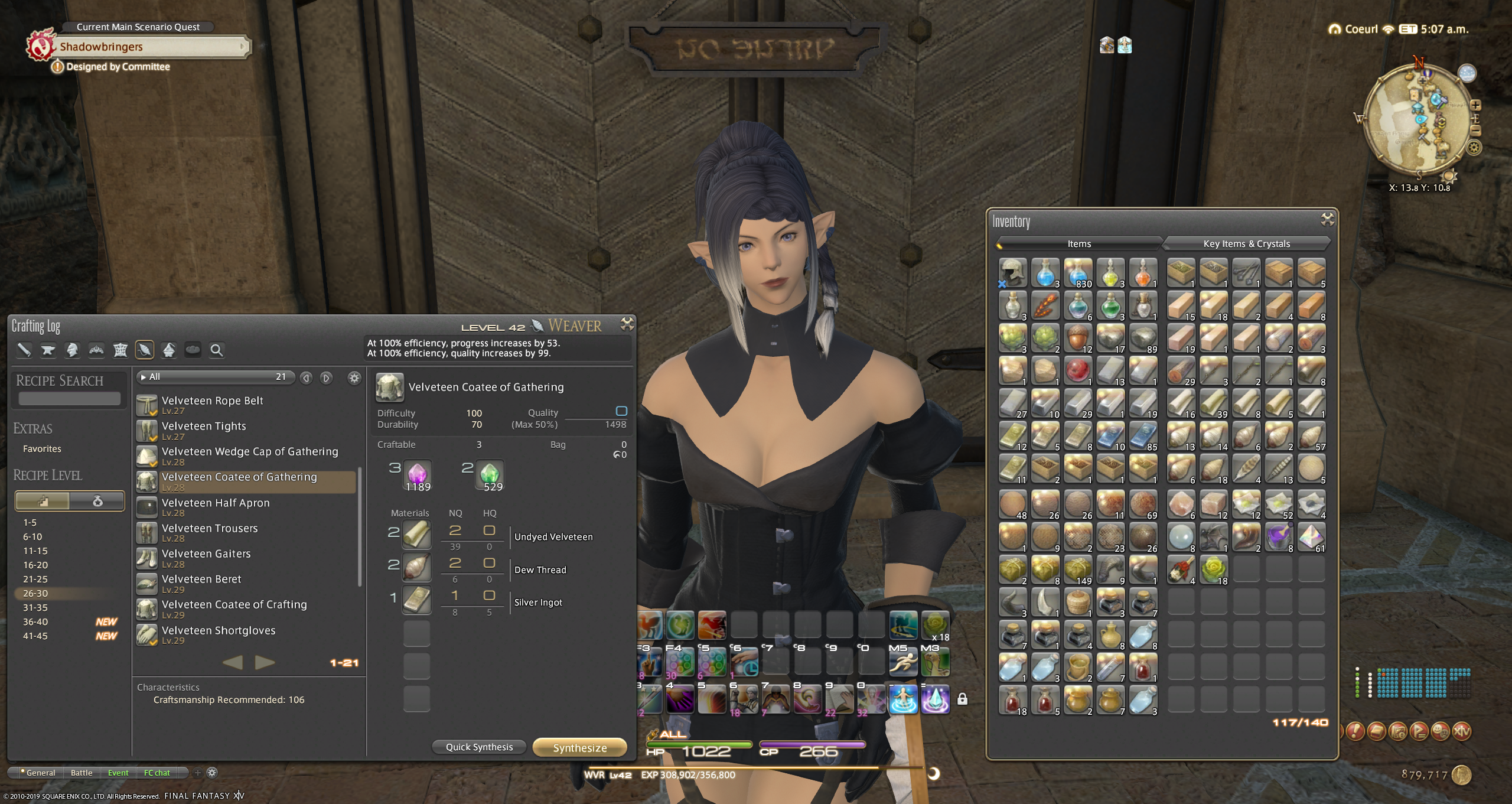Click the Synthesize button
Image resolution: width=1512 pixels, height=804 pixels.
[579, 747]
